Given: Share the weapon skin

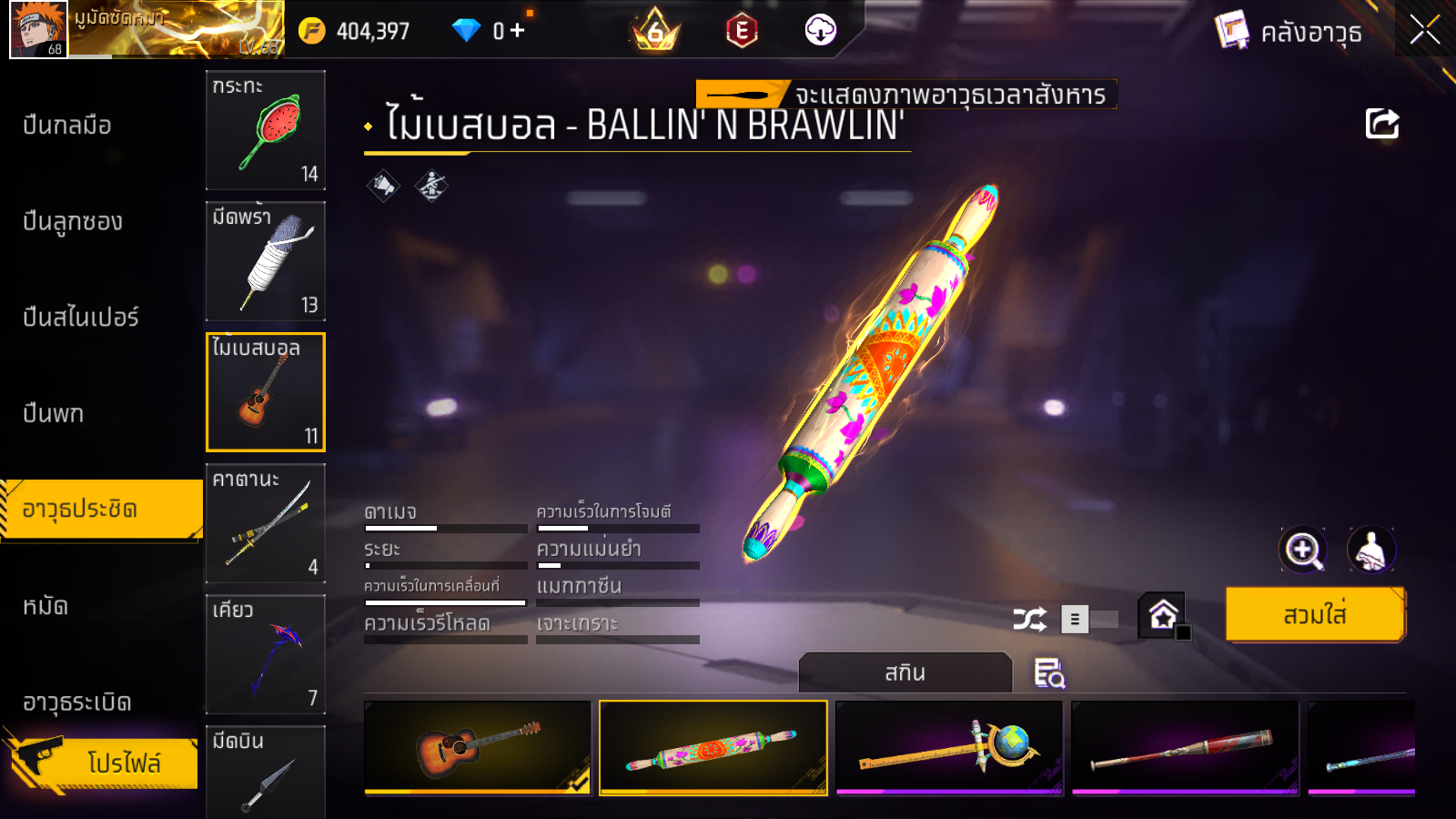Looking at the screenshot, I should [x=1381, y=124].
